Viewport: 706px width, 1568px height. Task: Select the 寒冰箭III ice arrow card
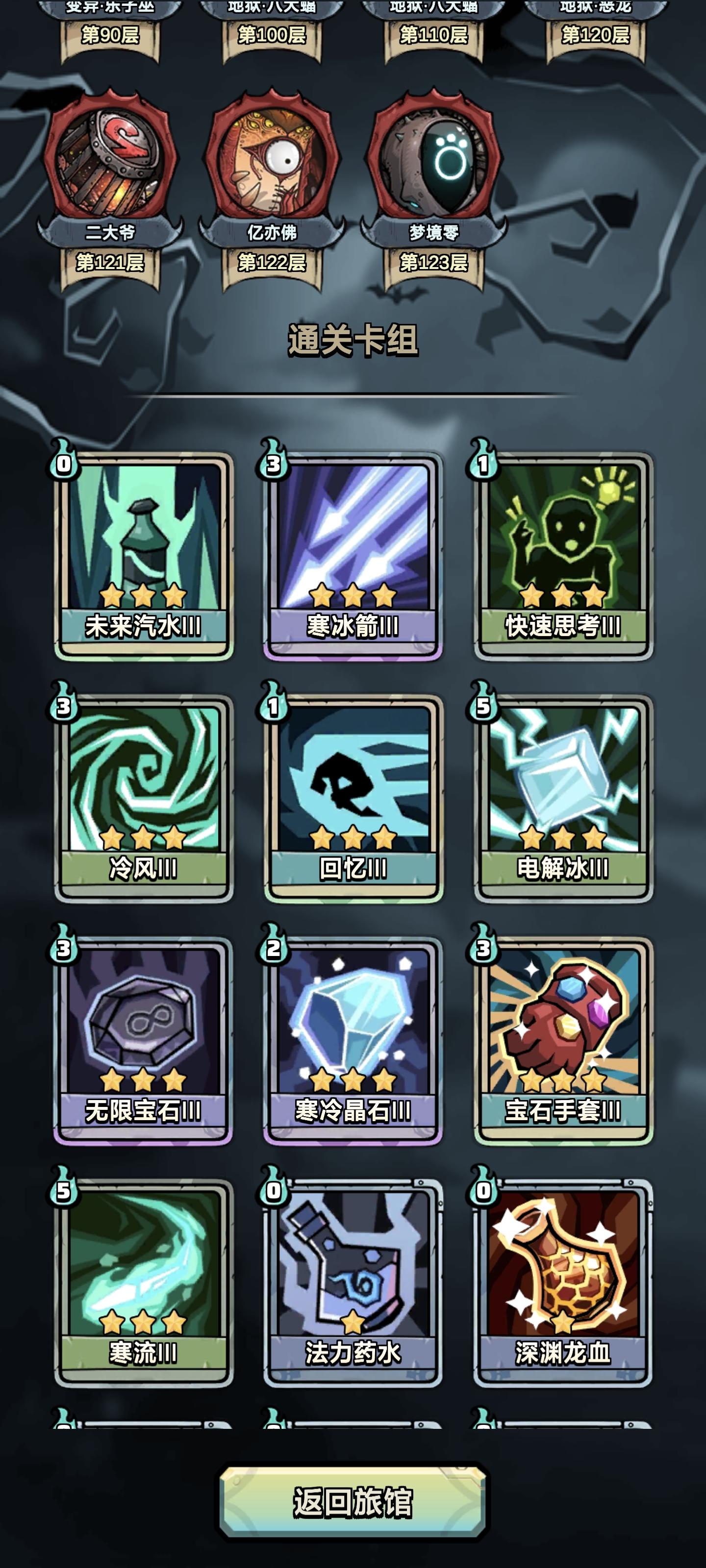[x=353, y=548]
